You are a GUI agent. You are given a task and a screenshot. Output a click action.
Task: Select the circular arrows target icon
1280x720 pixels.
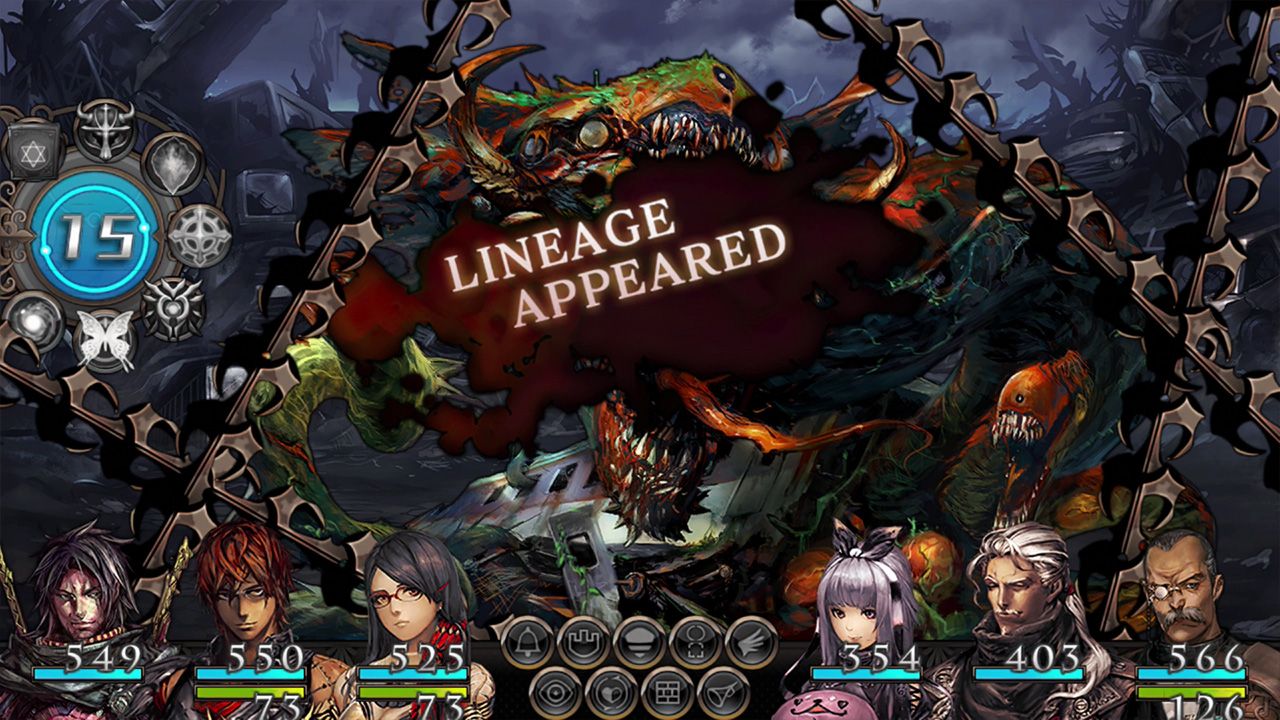pyautogui.click(x=696, y=641)
